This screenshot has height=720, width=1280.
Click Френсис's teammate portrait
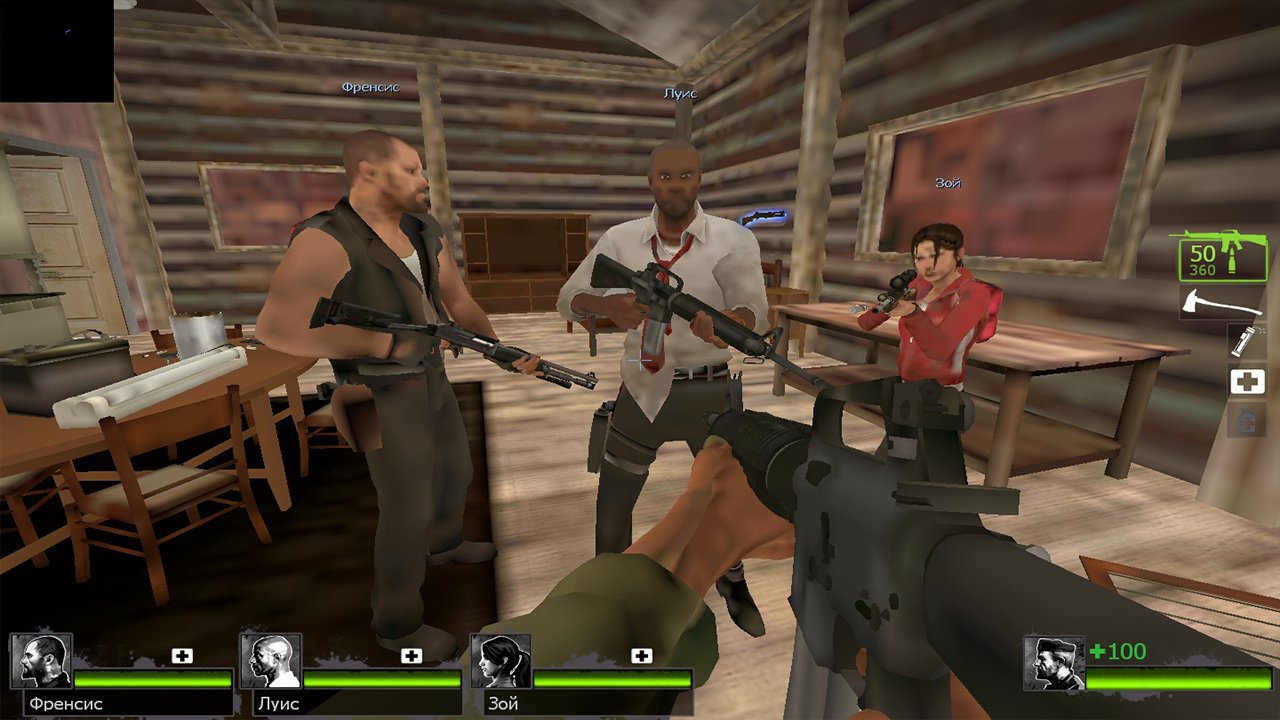[x=42, y=661]
